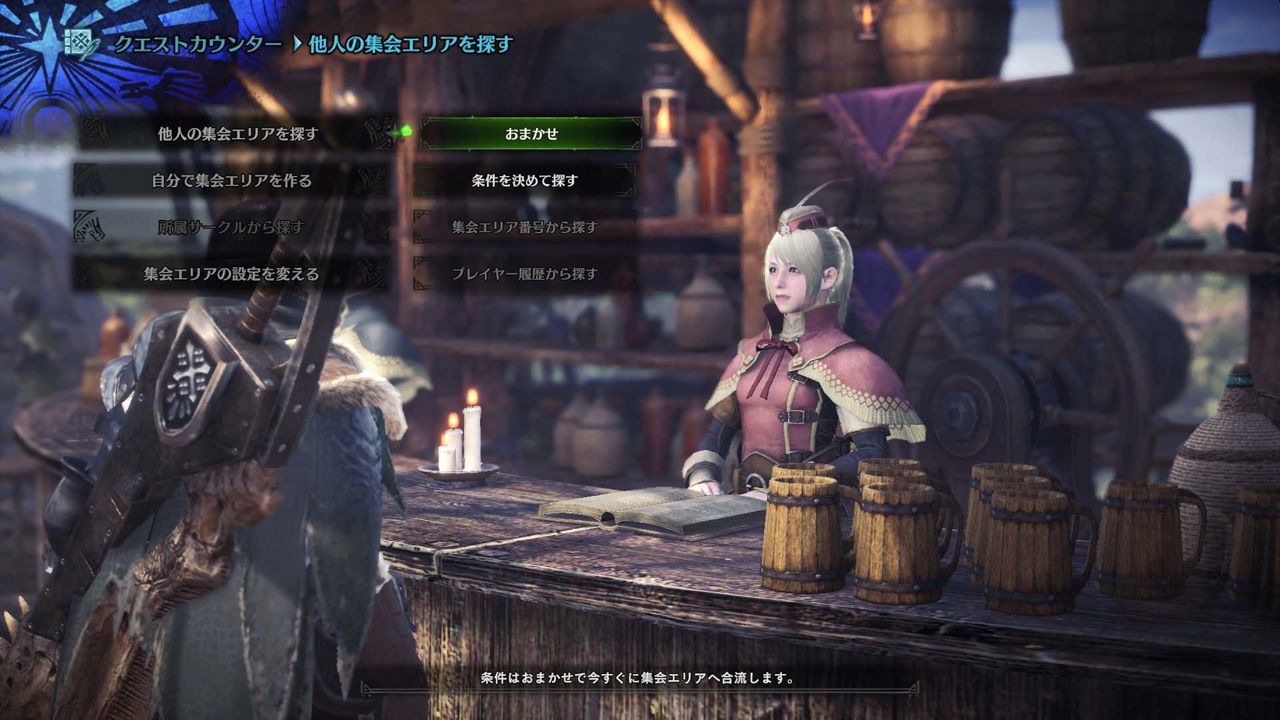The image size is (1280, 720).
Task: Expand the 集会エリアの設定を変える options
Action: [x=230, y=271]
